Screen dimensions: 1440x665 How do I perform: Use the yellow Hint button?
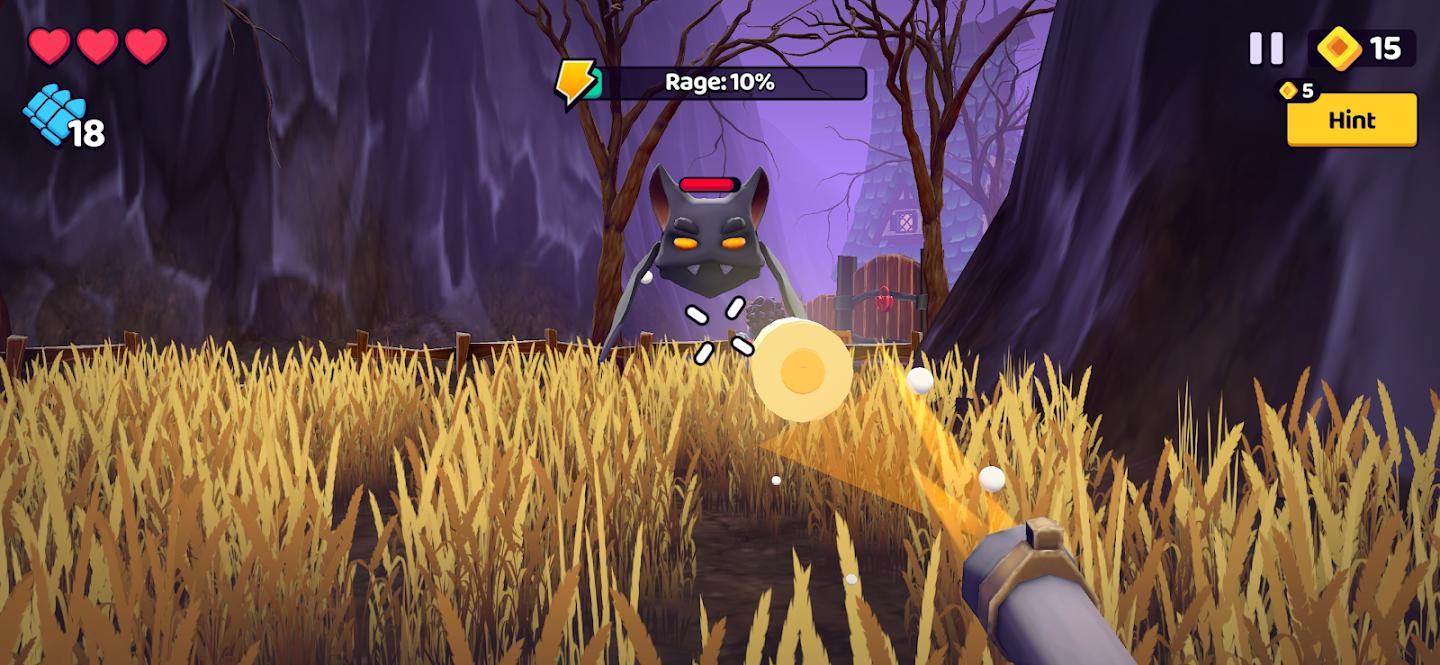click(1351, 121)
